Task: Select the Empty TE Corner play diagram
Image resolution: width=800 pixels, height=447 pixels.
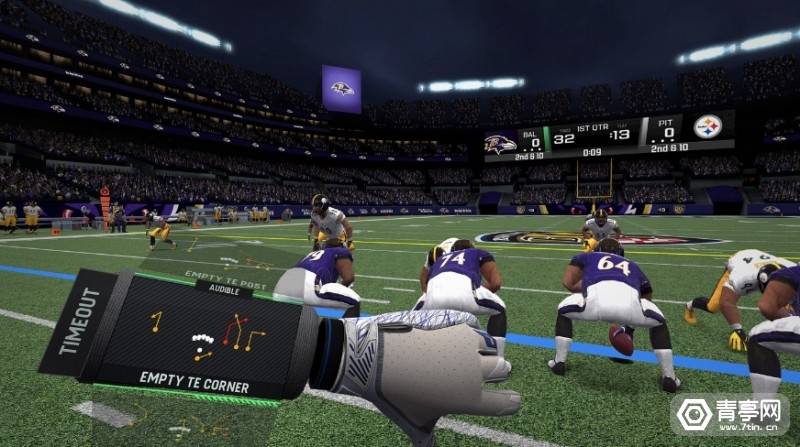Action: click(x=205, y=340)
